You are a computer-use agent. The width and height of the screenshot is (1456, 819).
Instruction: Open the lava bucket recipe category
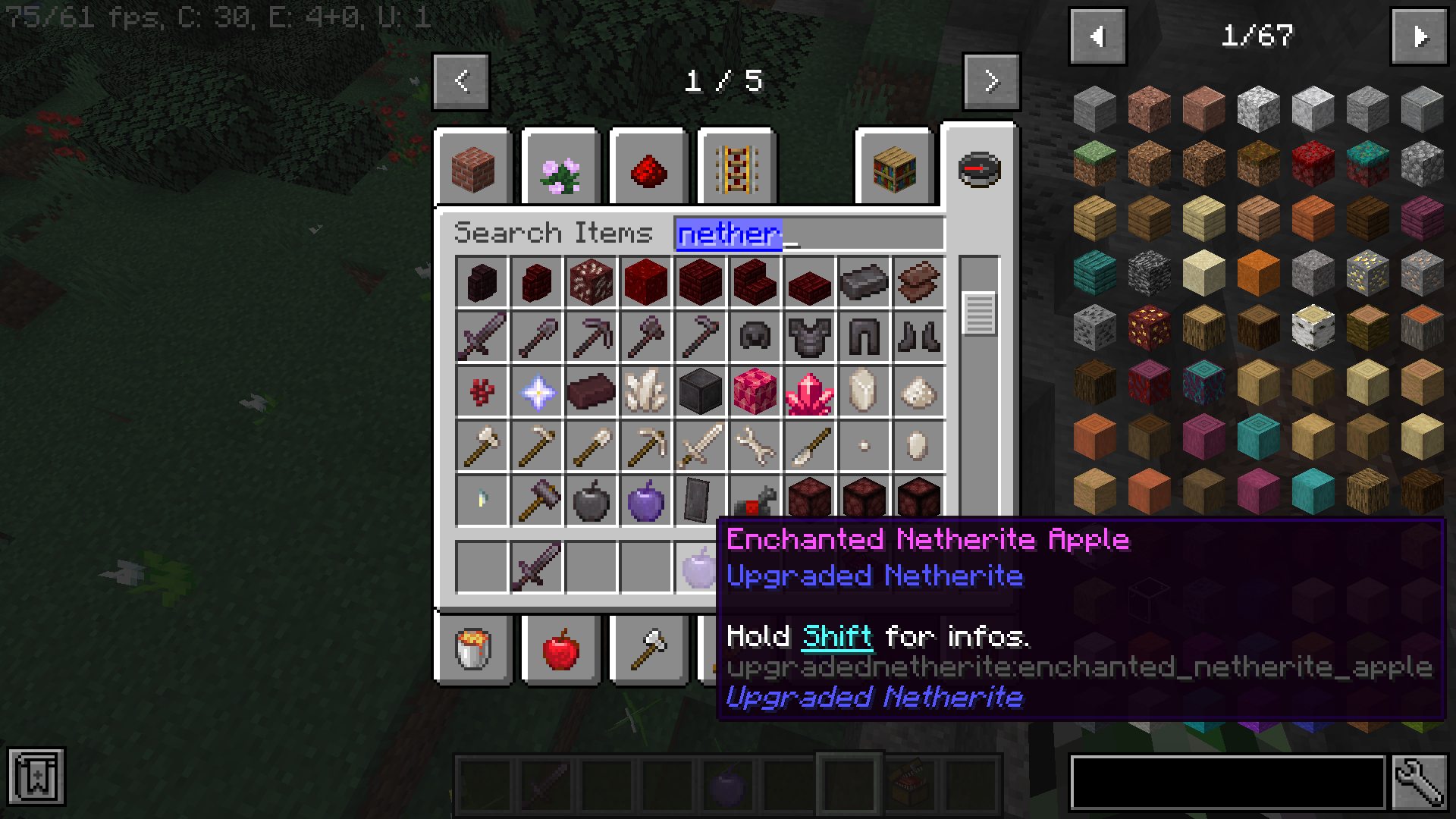(x=474, y=650)
